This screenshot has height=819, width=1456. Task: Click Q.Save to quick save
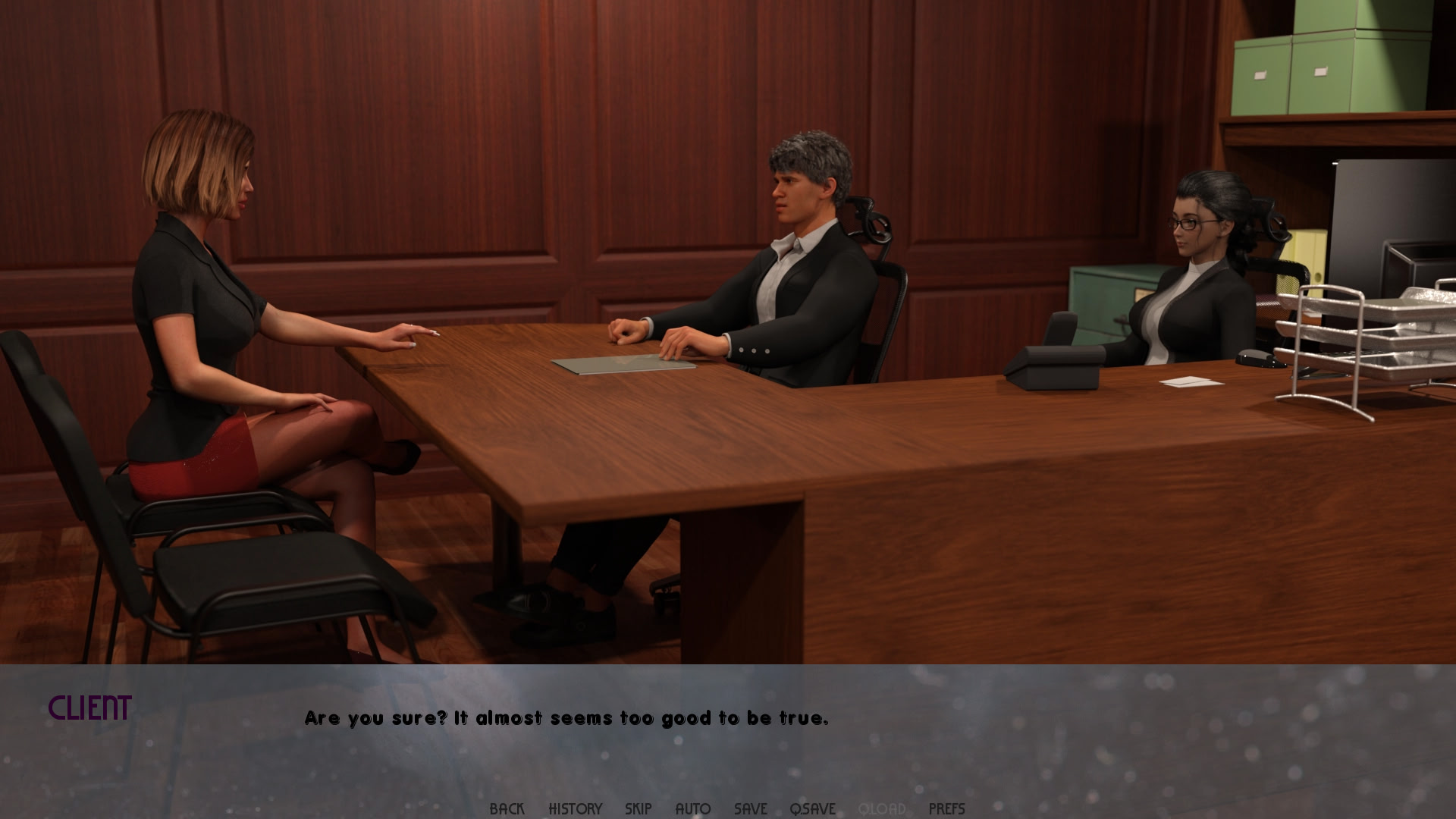point(812,808)
